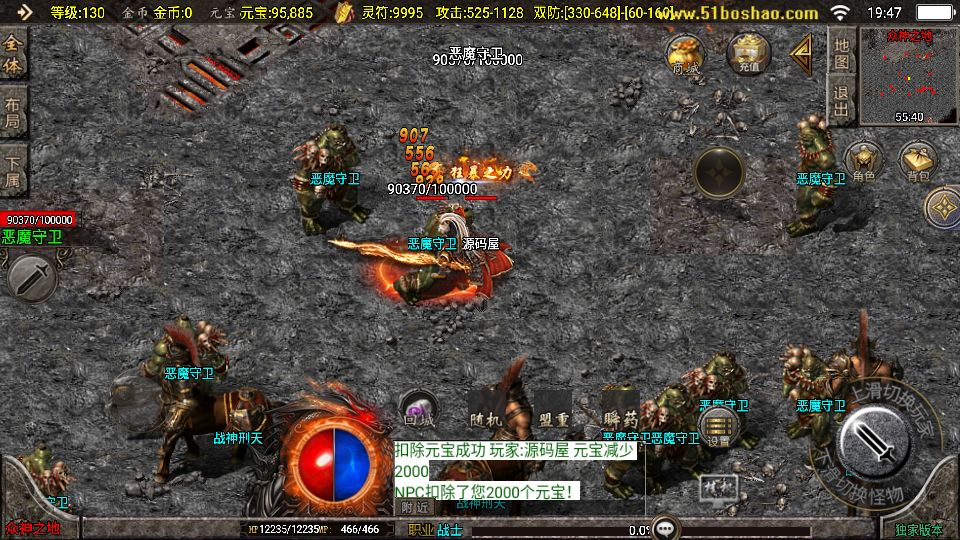Tap the sword icon under the target frame
960x540 pixels.
[32, 277]
